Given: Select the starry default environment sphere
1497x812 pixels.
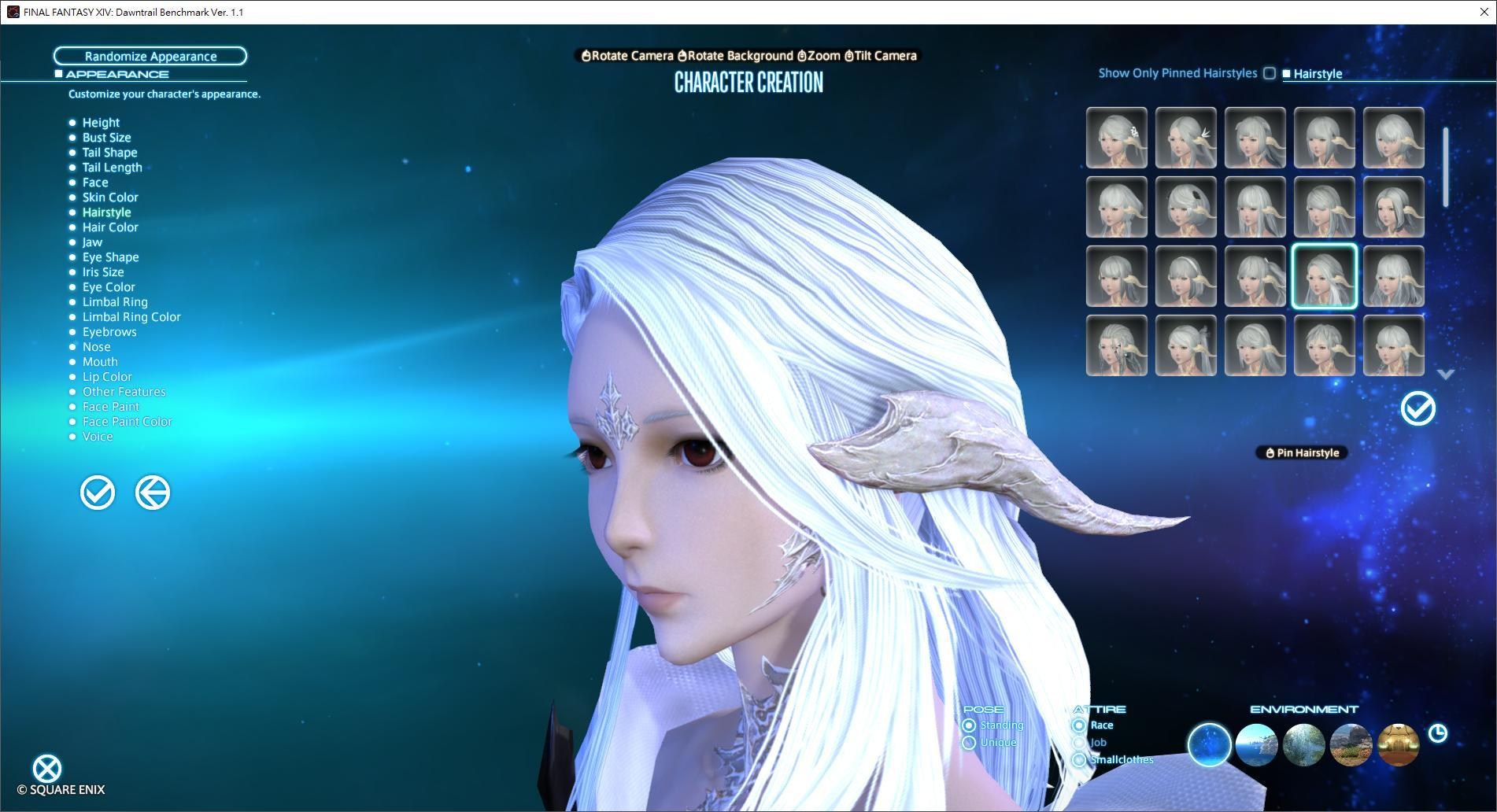Looking at the screenshot, I should point(1210,745).
